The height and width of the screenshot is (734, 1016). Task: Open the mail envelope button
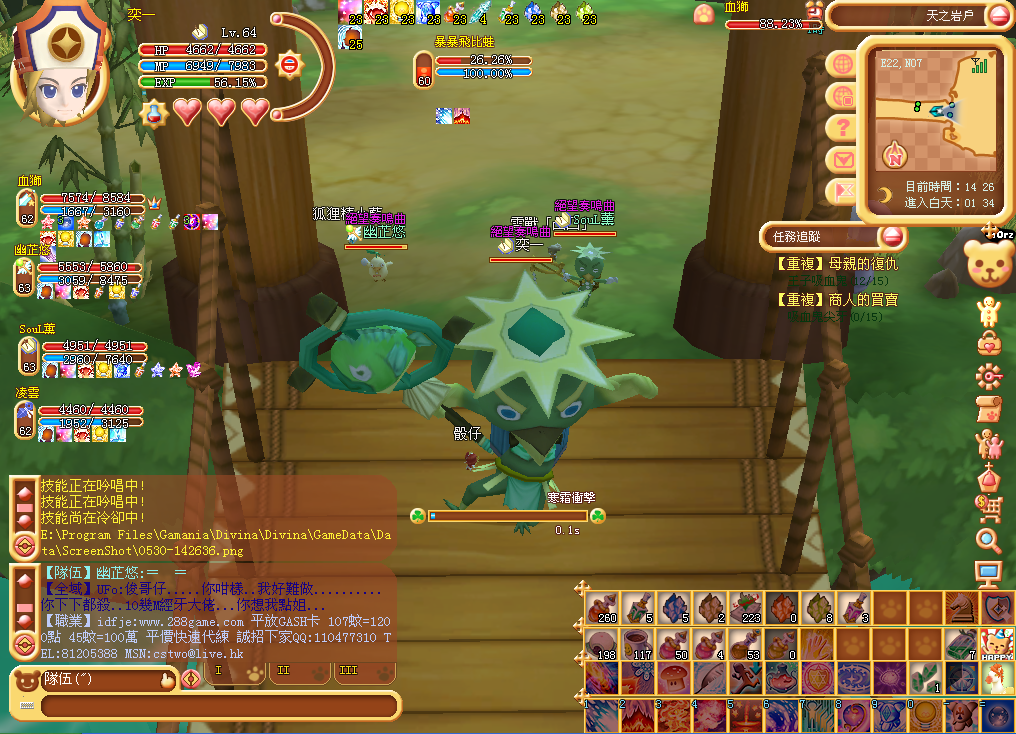coord(843,159)
